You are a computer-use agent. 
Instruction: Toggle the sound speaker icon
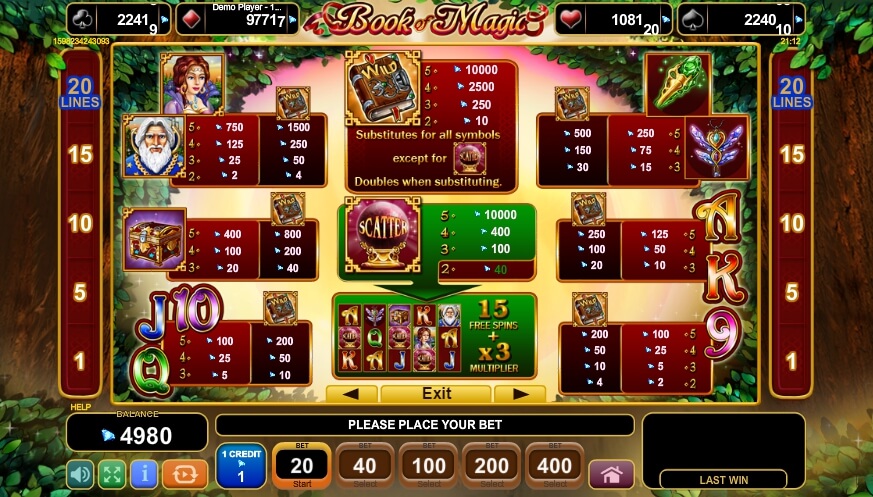tap(81, 472)
